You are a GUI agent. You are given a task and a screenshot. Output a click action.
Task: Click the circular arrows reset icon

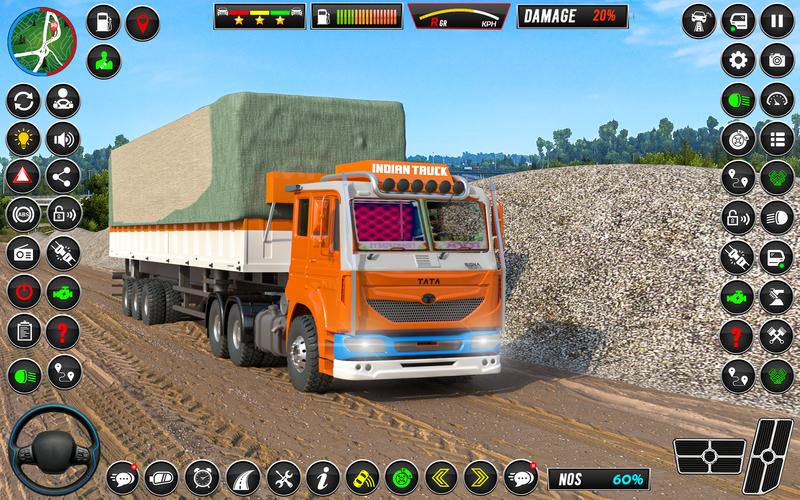(23, 100)
